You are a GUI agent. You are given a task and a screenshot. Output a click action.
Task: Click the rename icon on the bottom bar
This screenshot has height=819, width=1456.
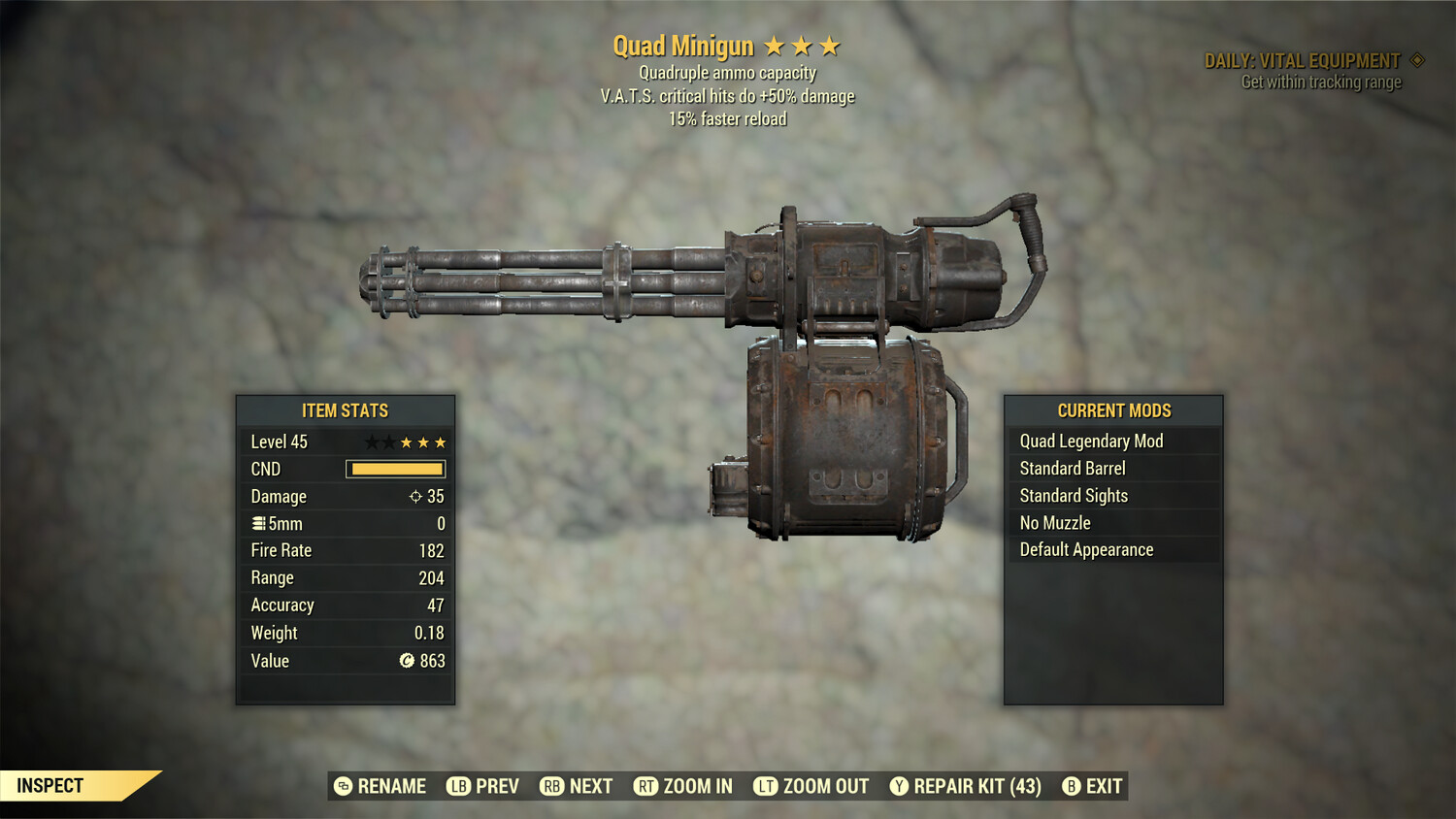341,786
